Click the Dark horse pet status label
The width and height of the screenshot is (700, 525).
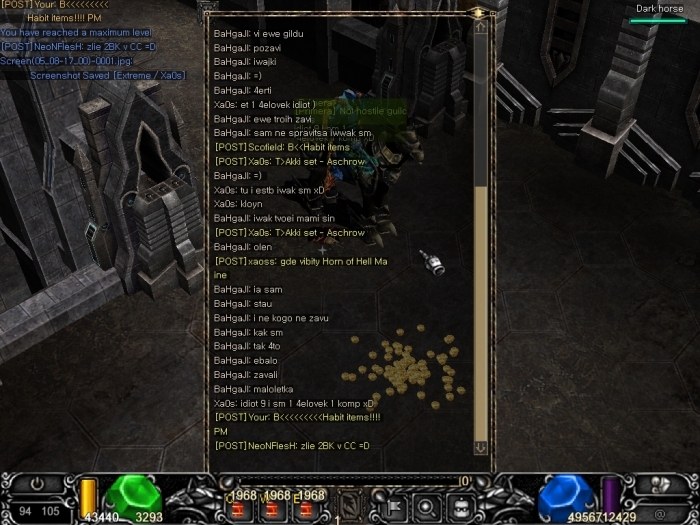[659, 9]
